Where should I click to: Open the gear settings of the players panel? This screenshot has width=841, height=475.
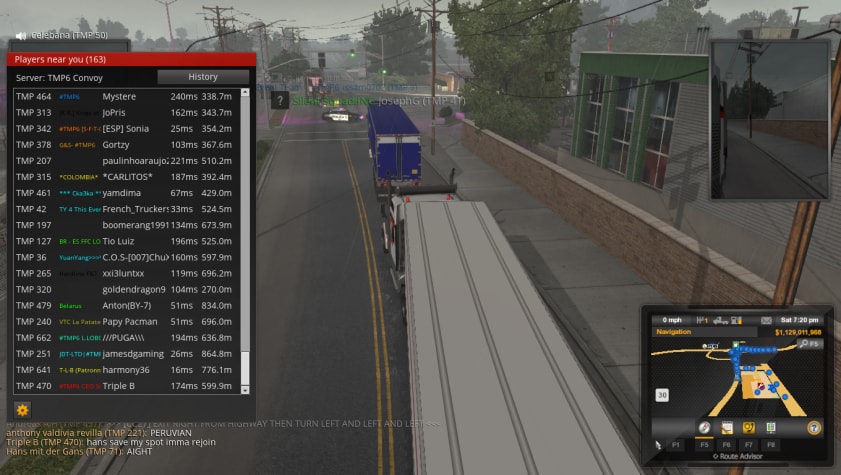point(22,409)
